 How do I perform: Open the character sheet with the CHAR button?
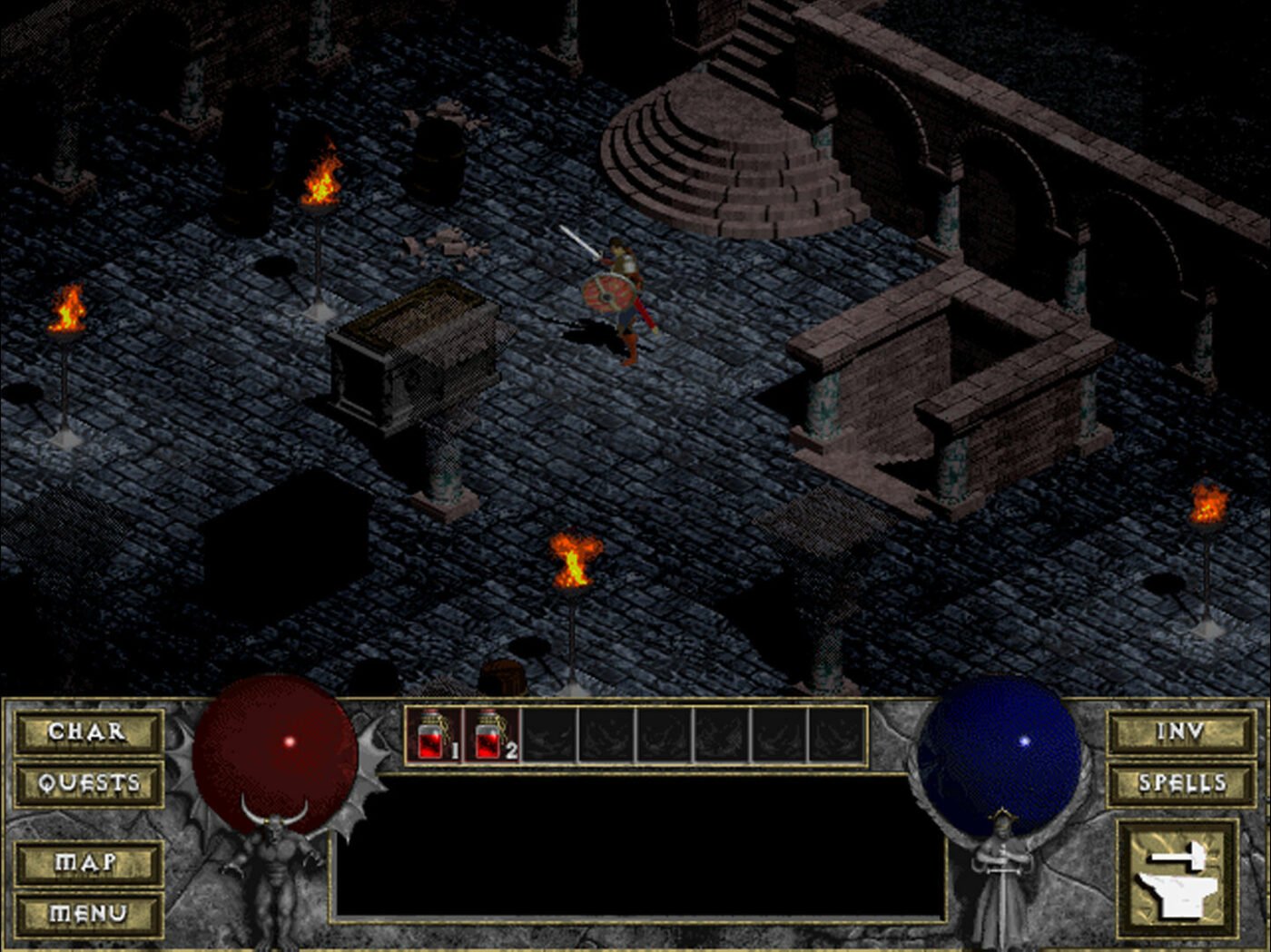[x=88, y=733]
